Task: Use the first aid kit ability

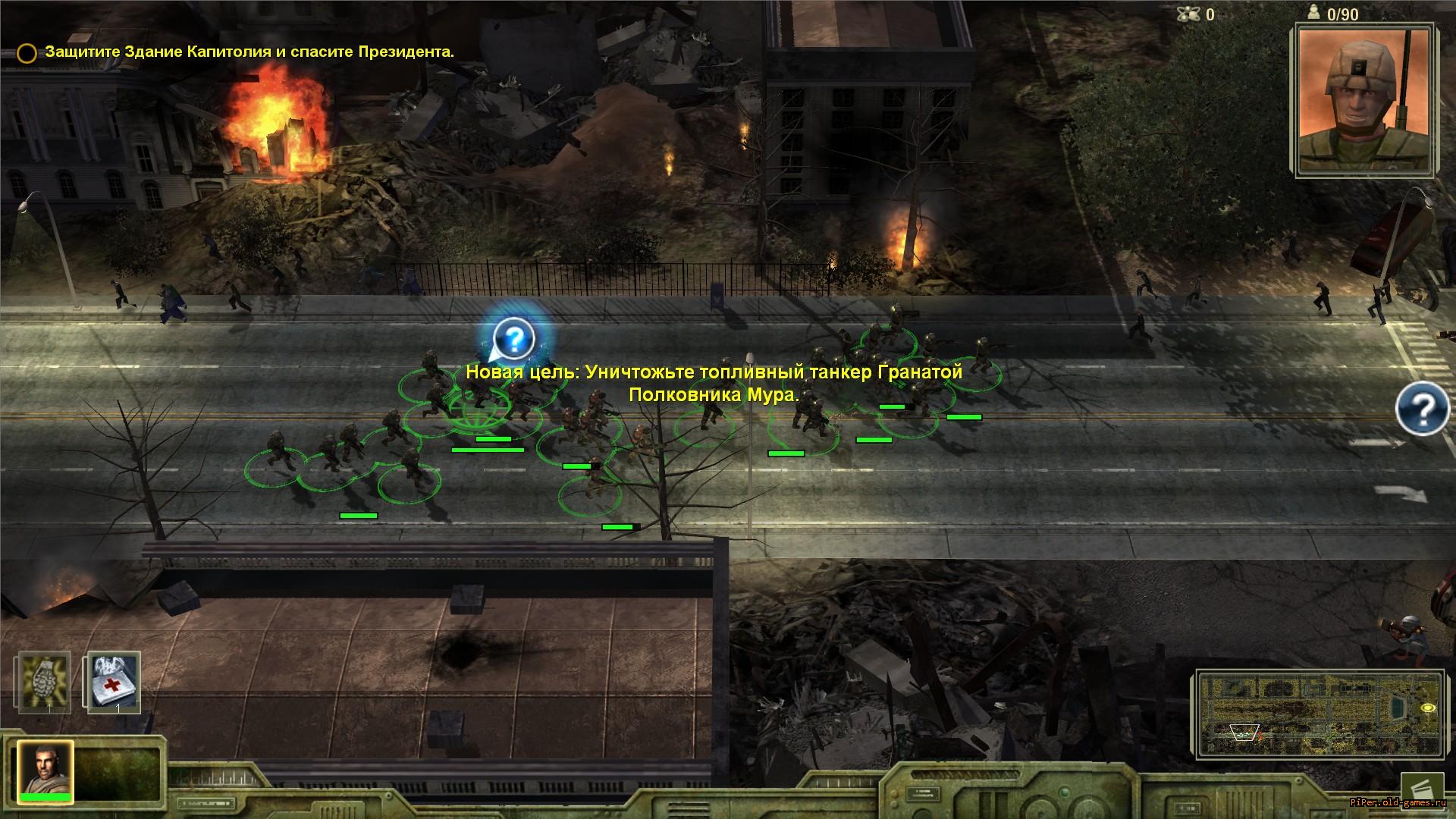Action: click(x=114, y=681)
